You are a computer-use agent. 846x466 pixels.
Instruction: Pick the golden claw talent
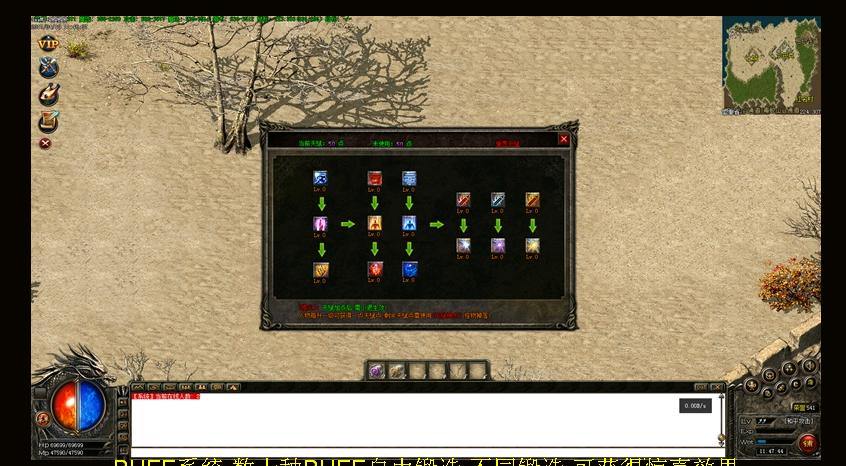[x=321, y=269]
